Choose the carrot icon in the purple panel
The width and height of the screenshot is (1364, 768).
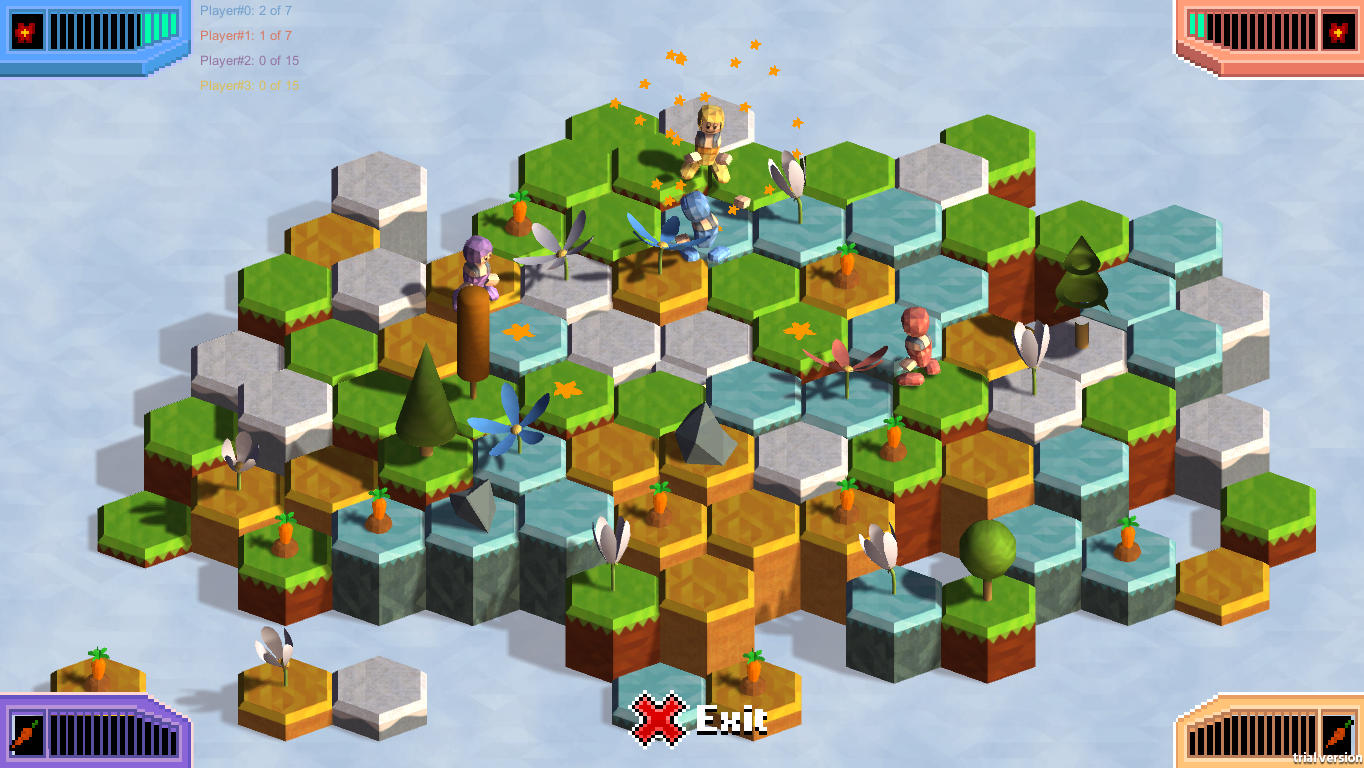tap(26, 733)
